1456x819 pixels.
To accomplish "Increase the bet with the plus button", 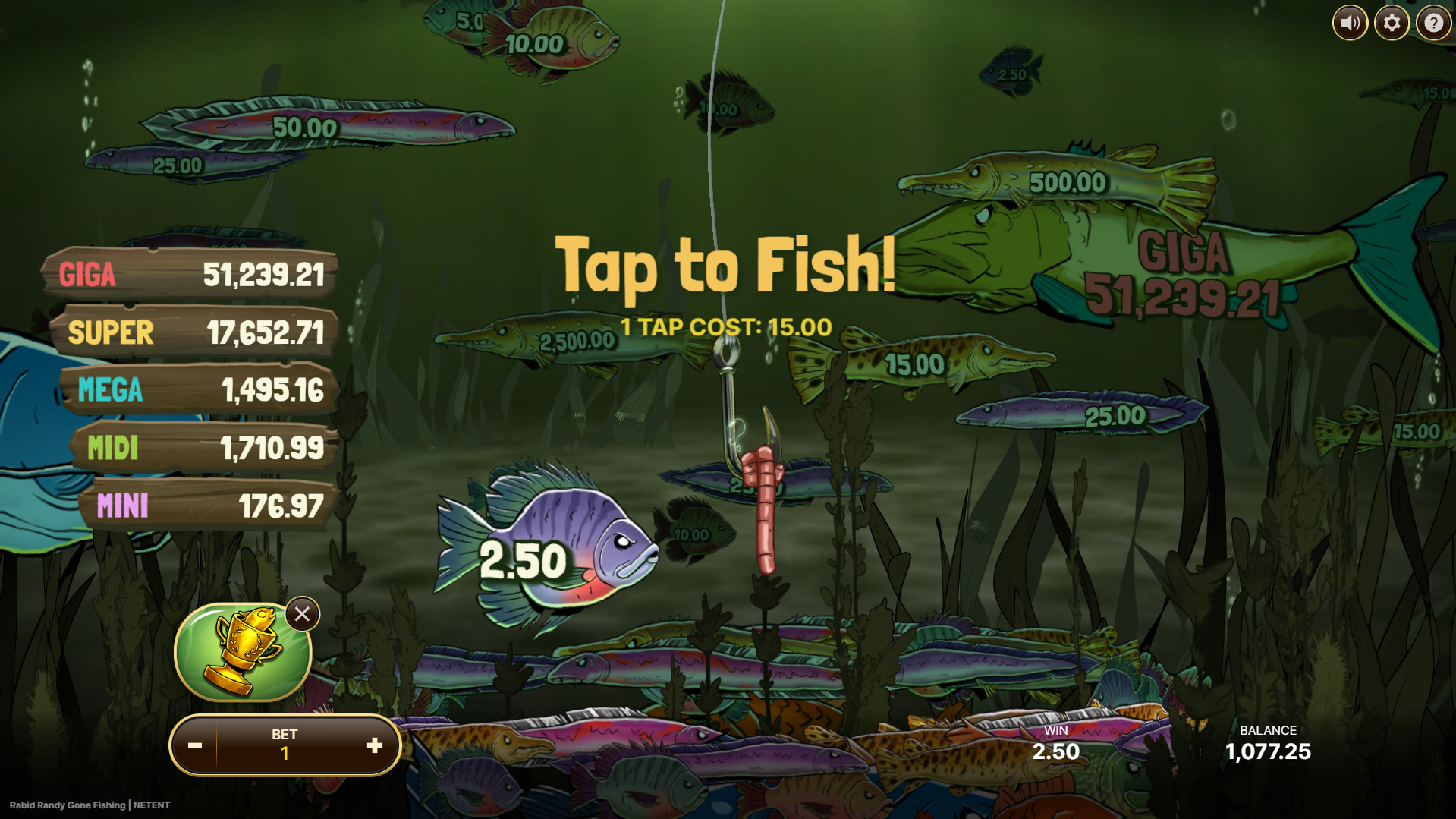I will [375, 745].
